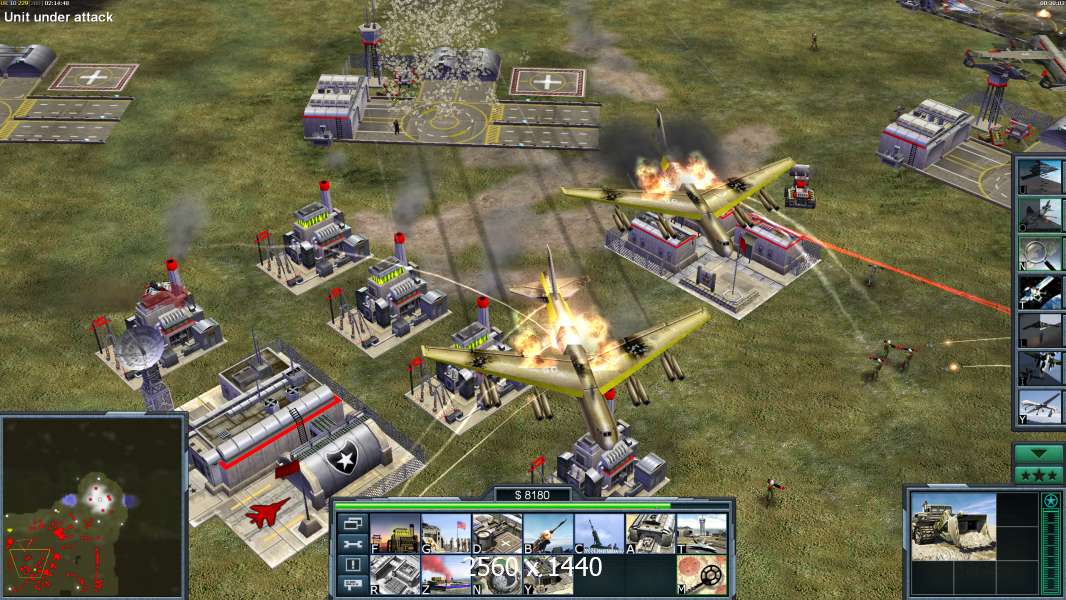Select the airfield control tower icon
Screen dimensions: 1066x600
click(x=701, y=533)
